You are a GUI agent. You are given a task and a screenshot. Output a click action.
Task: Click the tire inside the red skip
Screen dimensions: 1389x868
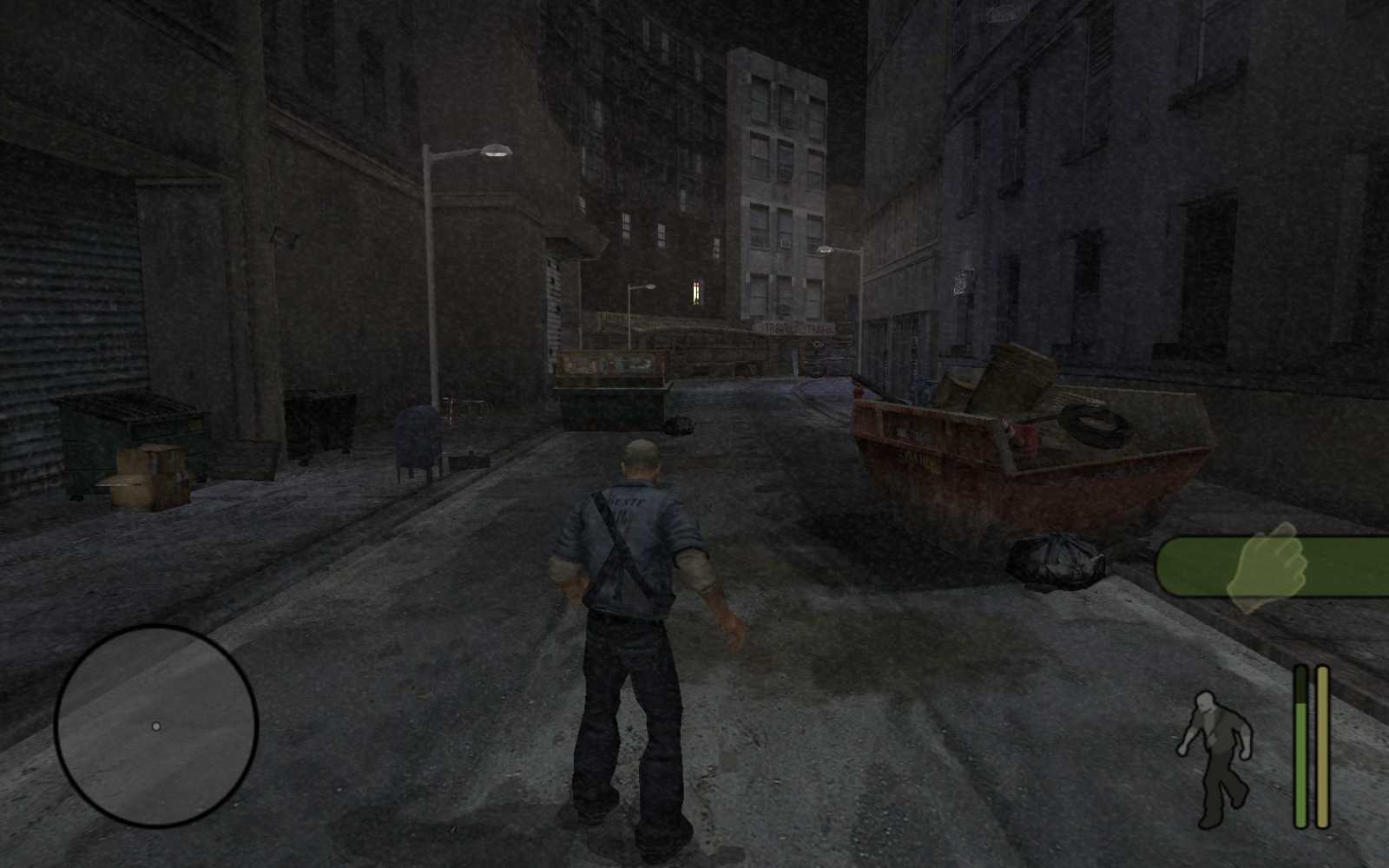pyautogui.click(x=1092, y=423)
